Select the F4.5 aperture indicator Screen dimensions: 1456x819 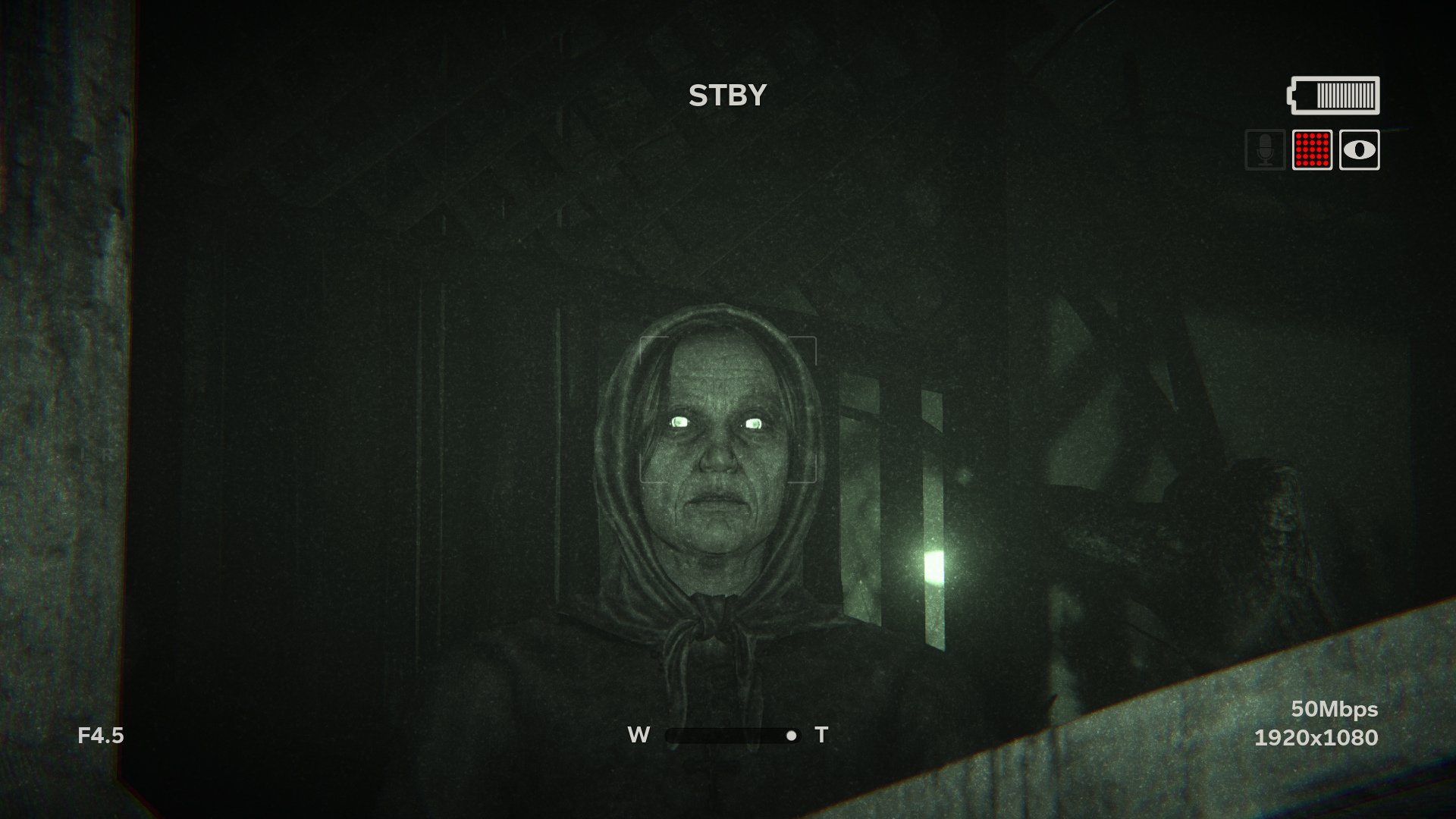pyautogui.click(x=101, y=735)
